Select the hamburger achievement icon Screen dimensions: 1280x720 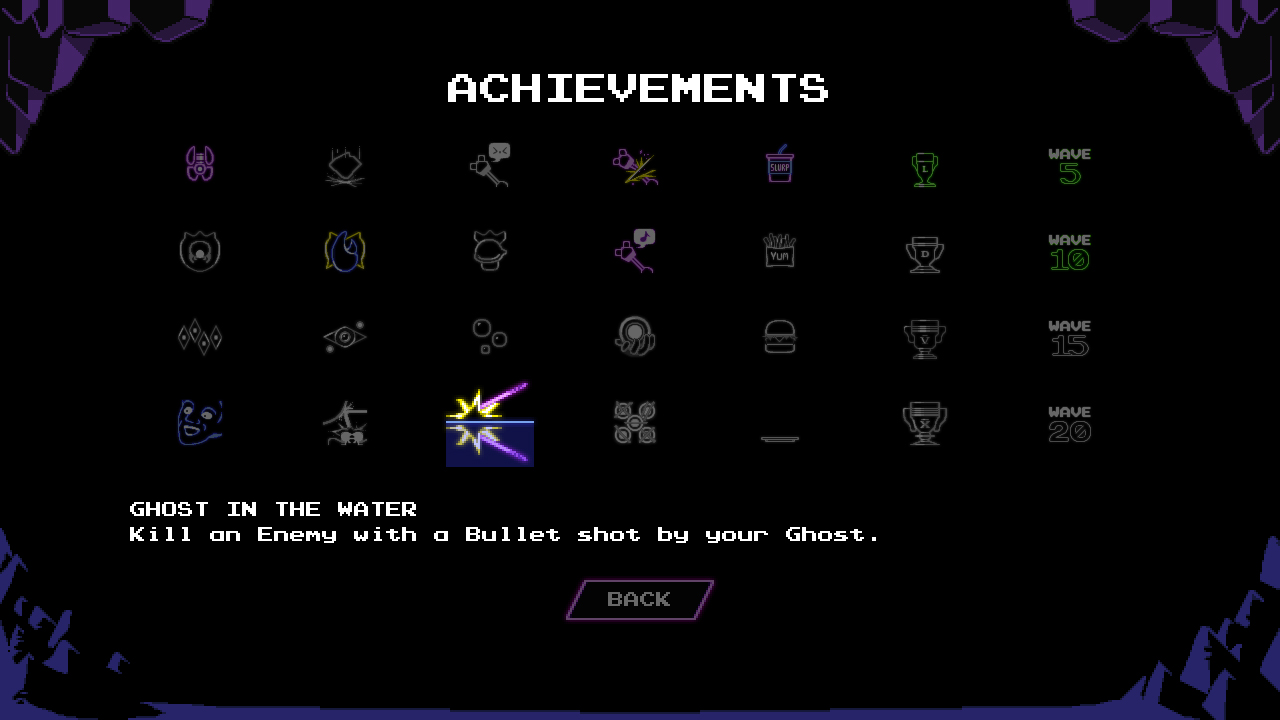[x=779, y=337]
